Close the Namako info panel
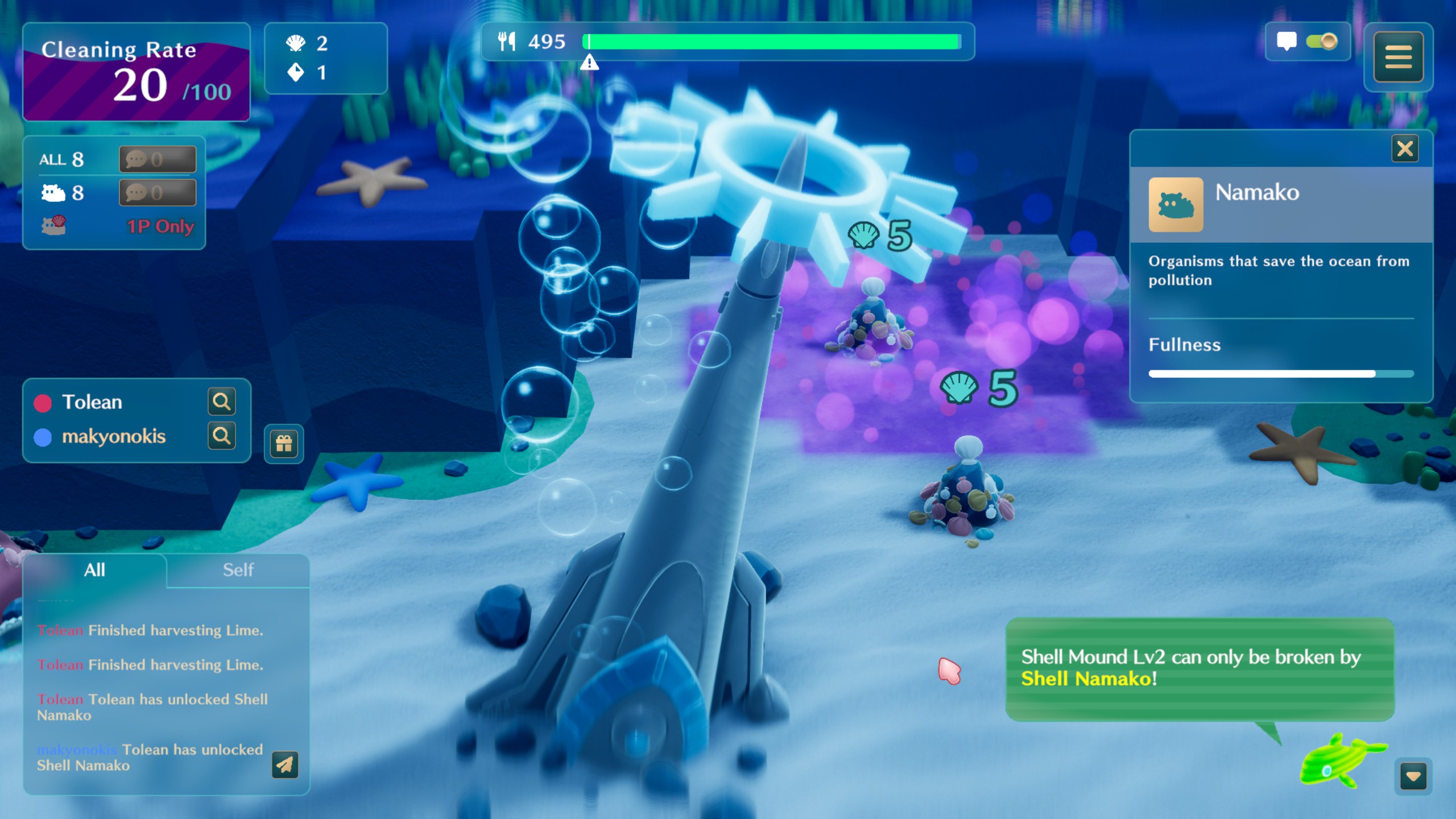Image resolution: width=1456 pixels, height=819 pixels. pyautogui.click(x=1404, y=149)
